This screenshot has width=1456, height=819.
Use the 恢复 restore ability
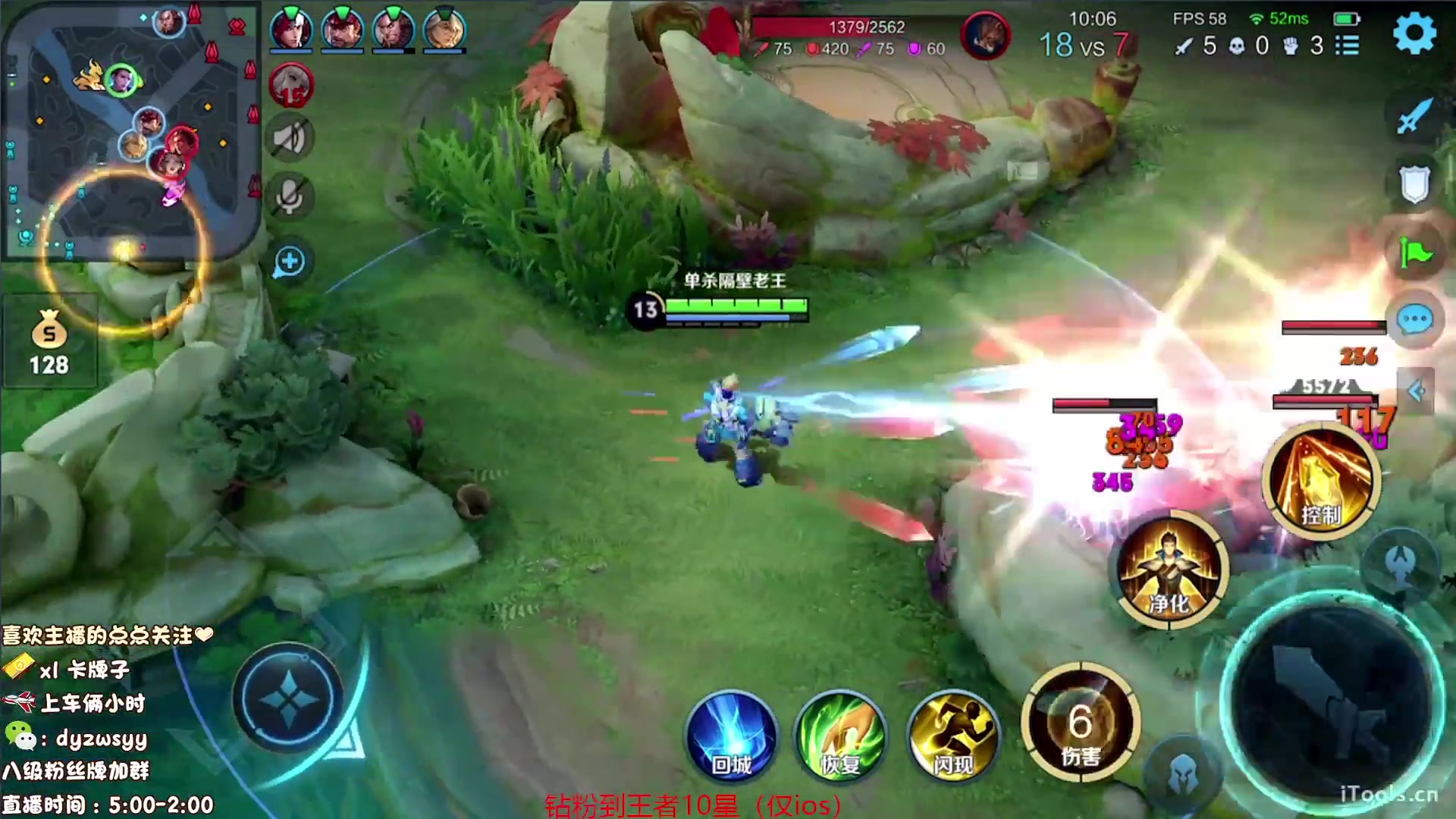840,737
